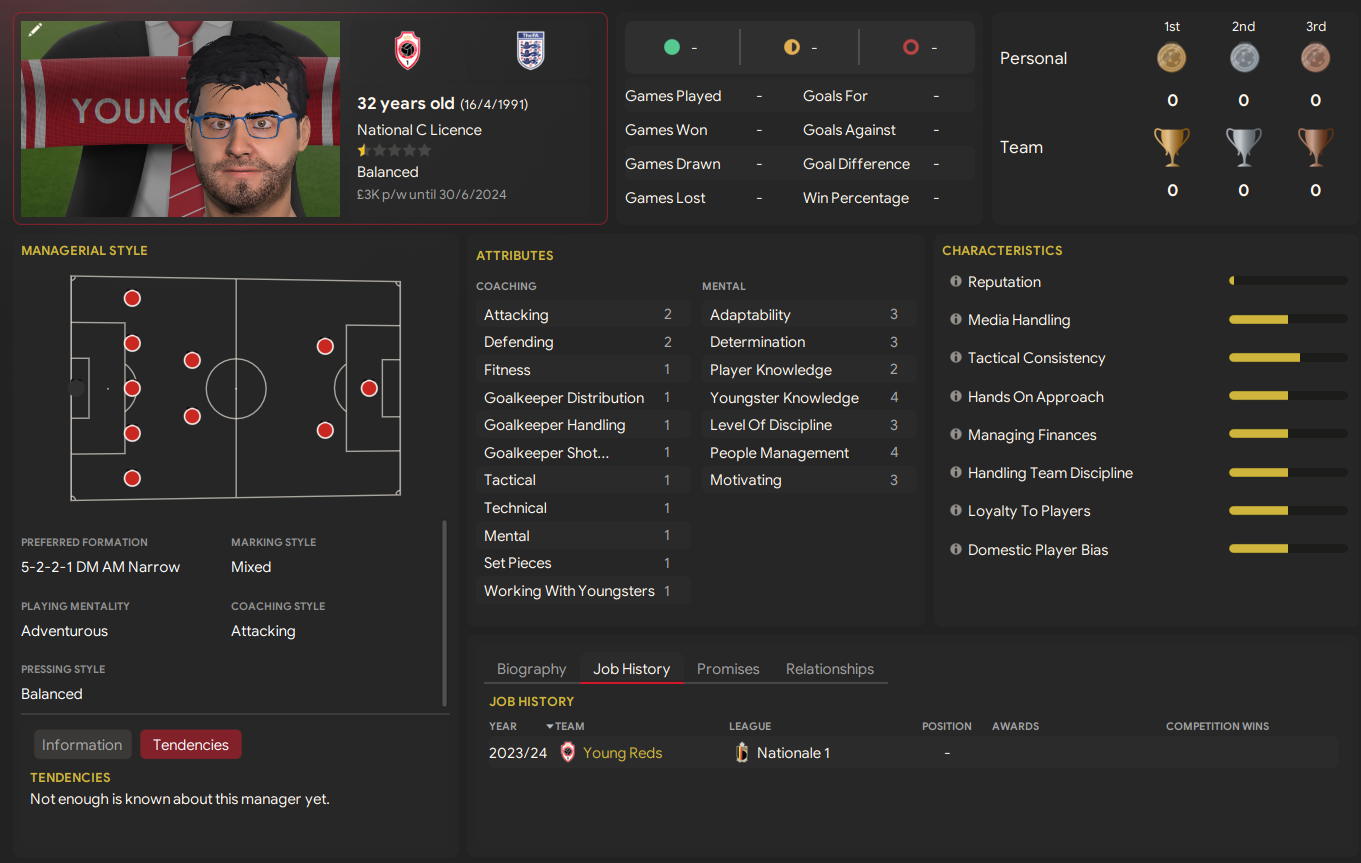
Task: Click the Tendencies button
Action: [x=190, y=744]
